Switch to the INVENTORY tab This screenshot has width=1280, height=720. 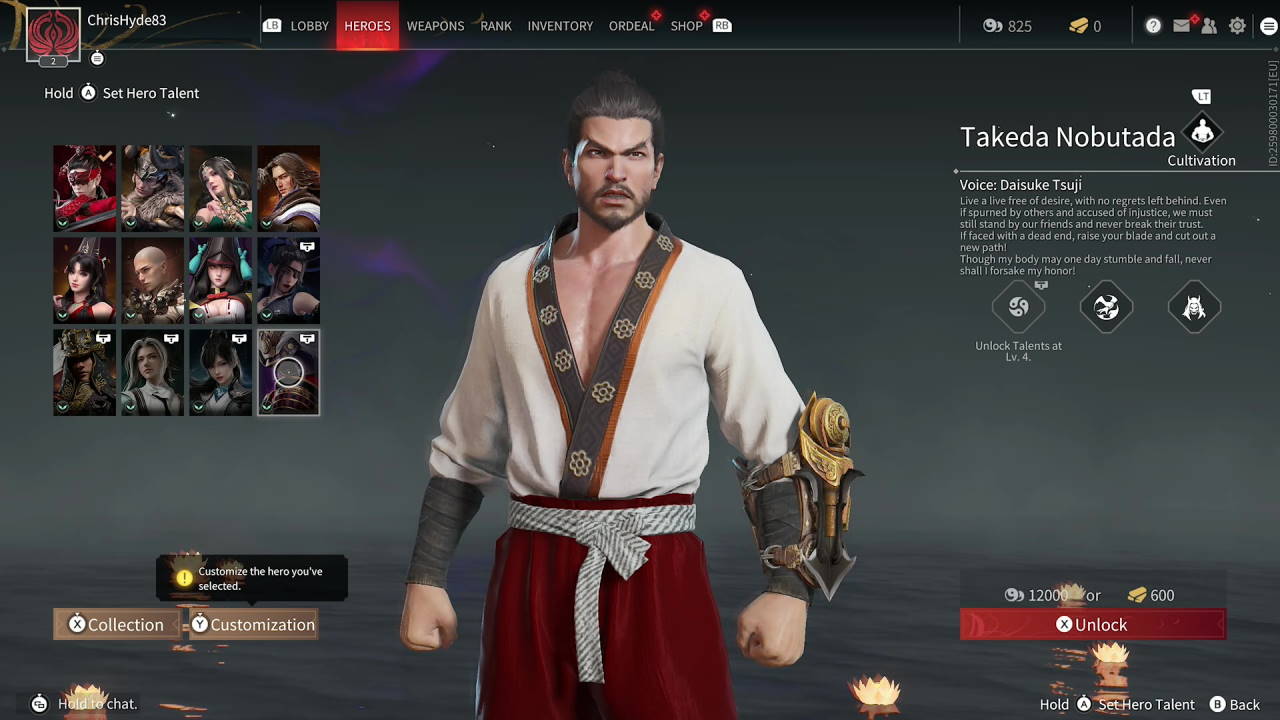(560, 26)
